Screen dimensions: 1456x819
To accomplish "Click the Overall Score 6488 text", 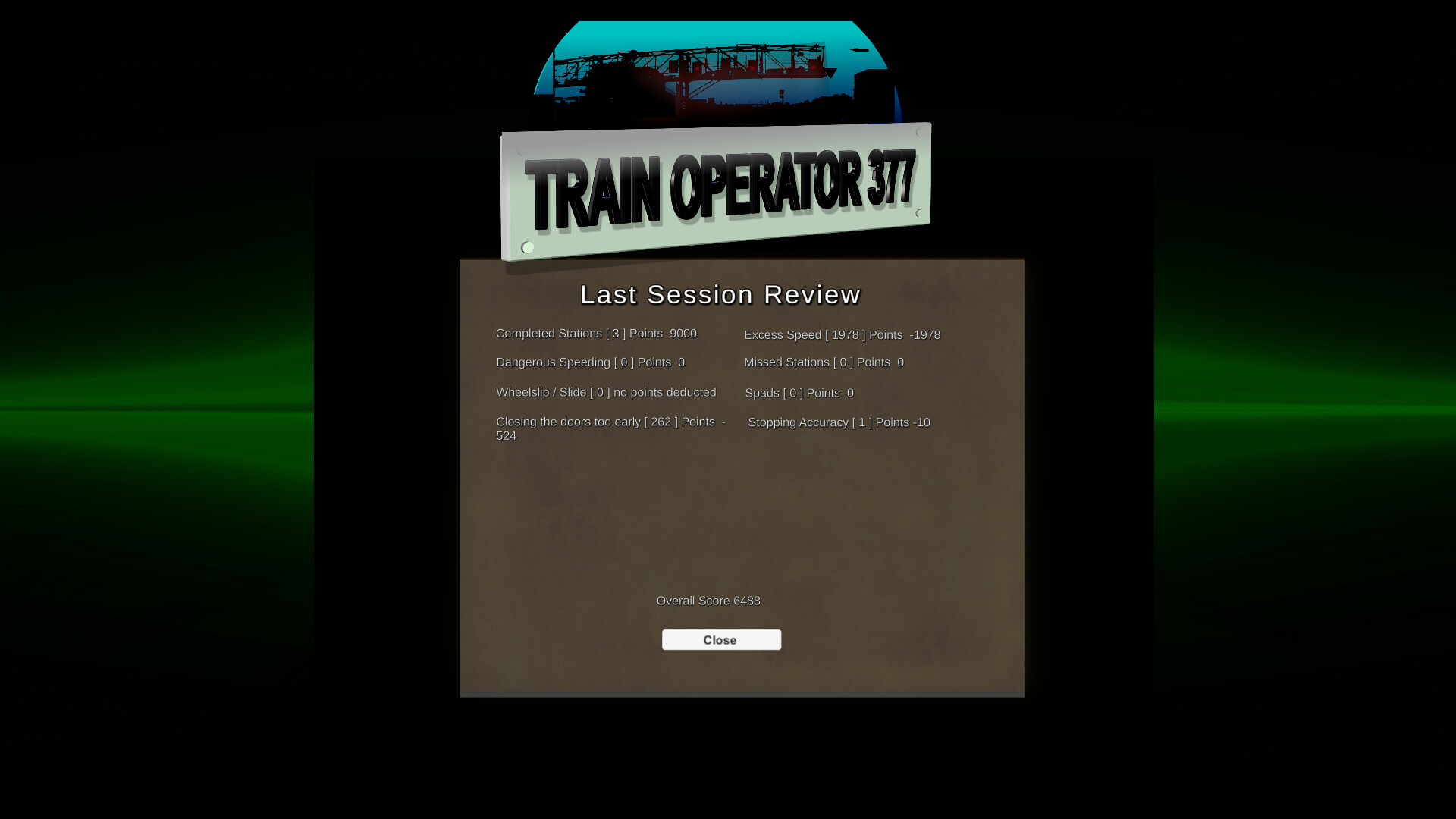I will click(x=708, y=601).
